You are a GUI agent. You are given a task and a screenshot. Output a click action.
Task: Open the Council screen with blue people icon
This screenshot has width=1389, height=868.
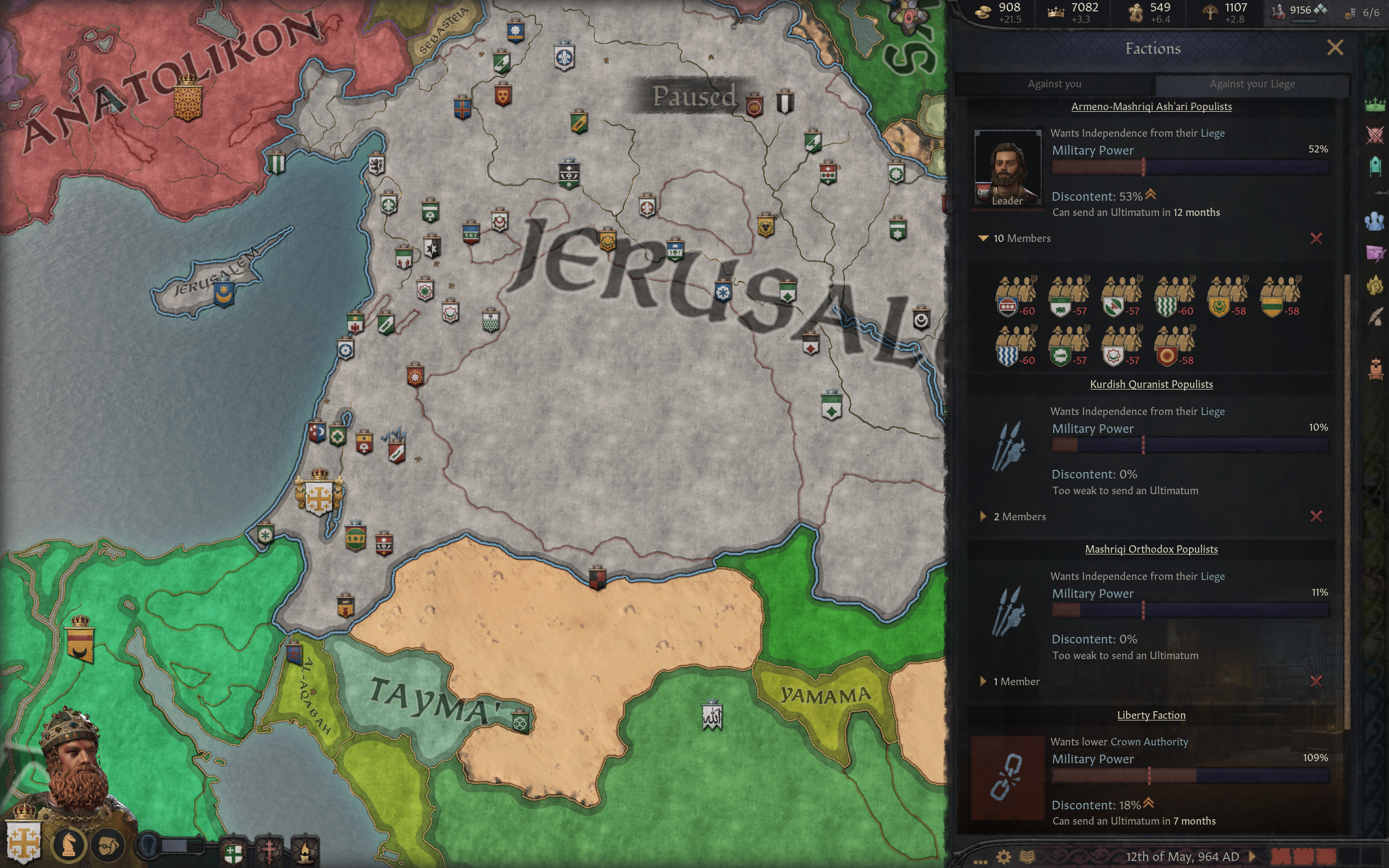point(1375,221)
